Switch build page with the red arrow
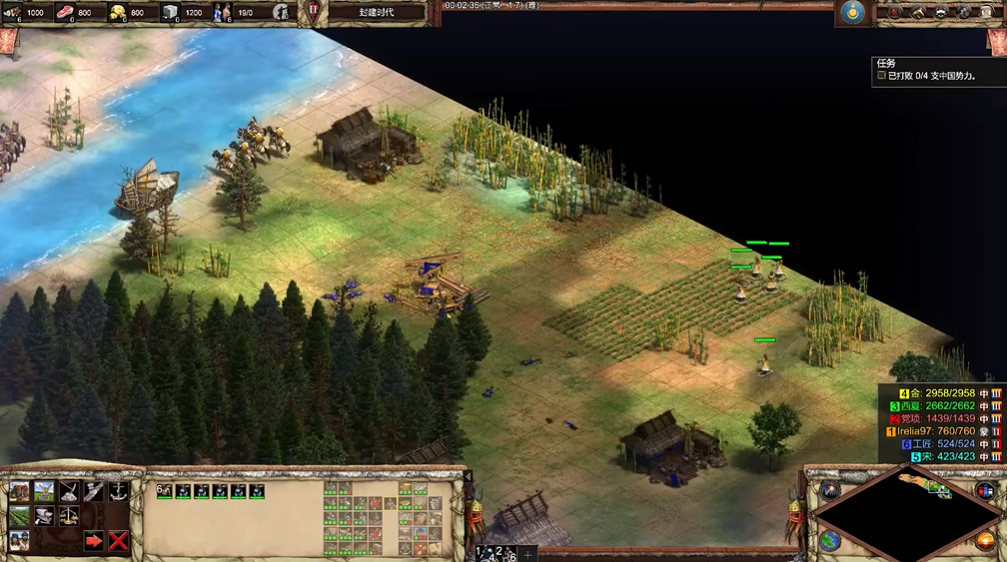 94,541
